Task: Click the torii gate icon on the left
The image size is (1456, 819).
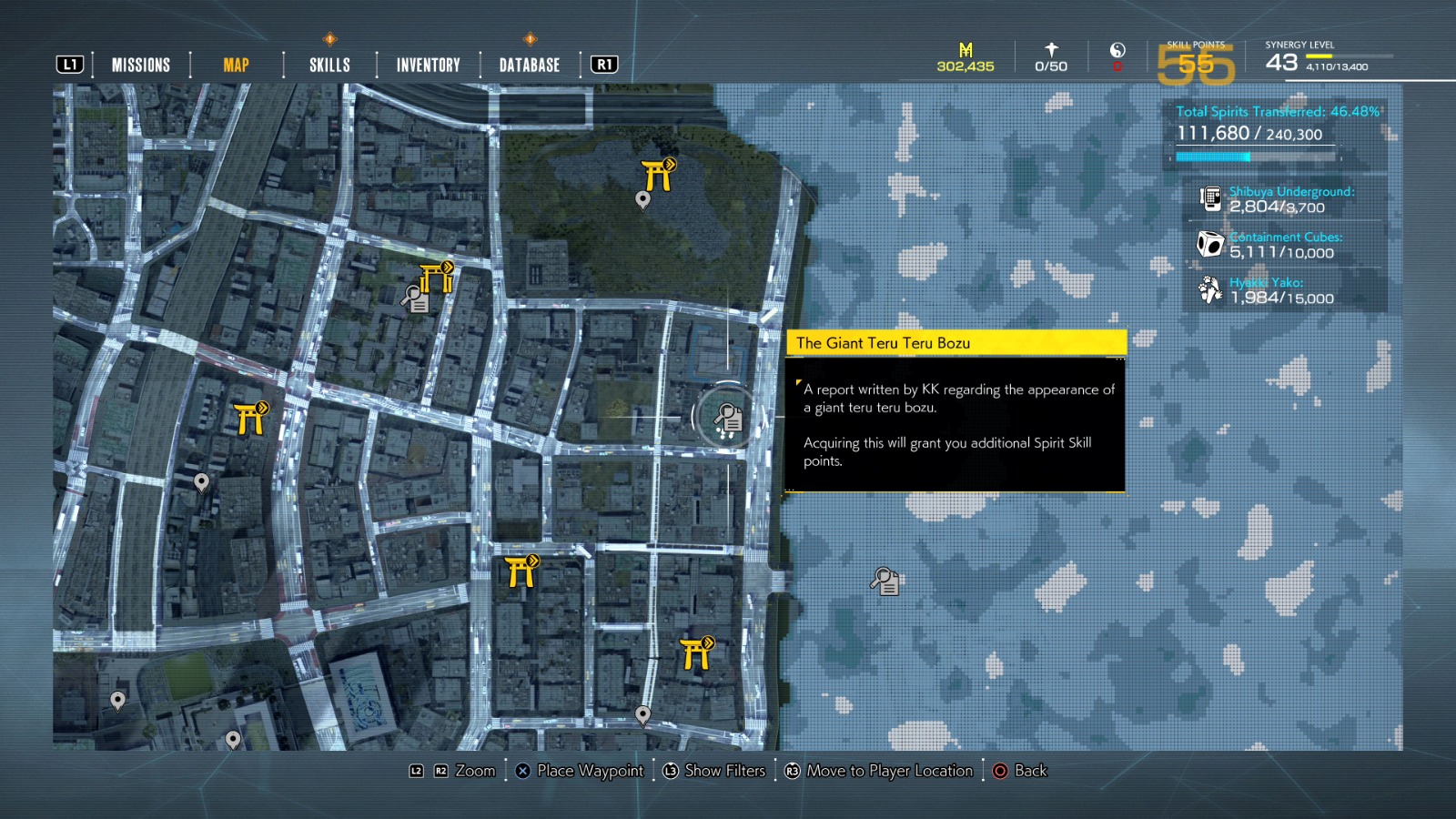Action: pos(249,418)
